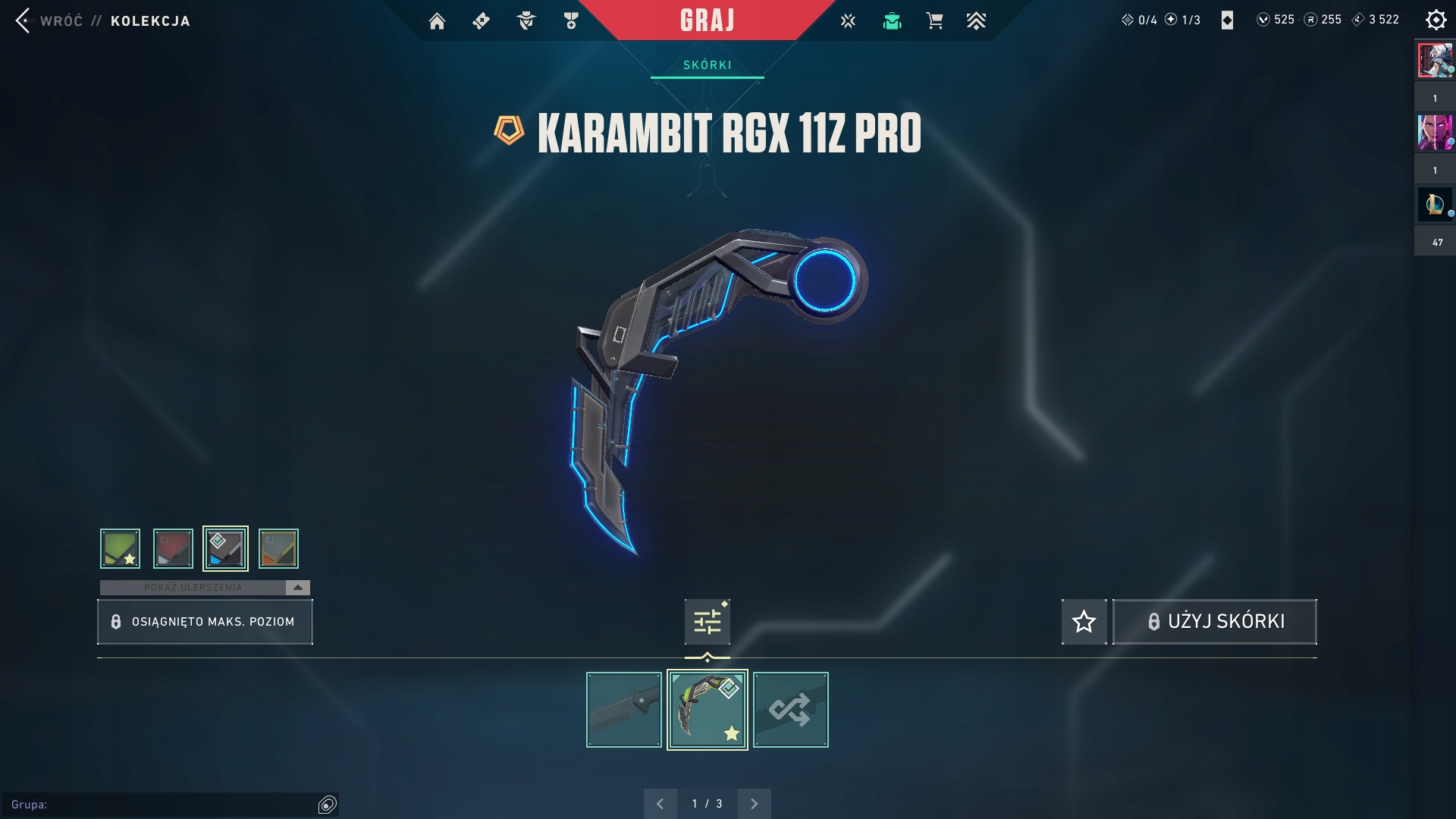Open the home screen icon

437,21
